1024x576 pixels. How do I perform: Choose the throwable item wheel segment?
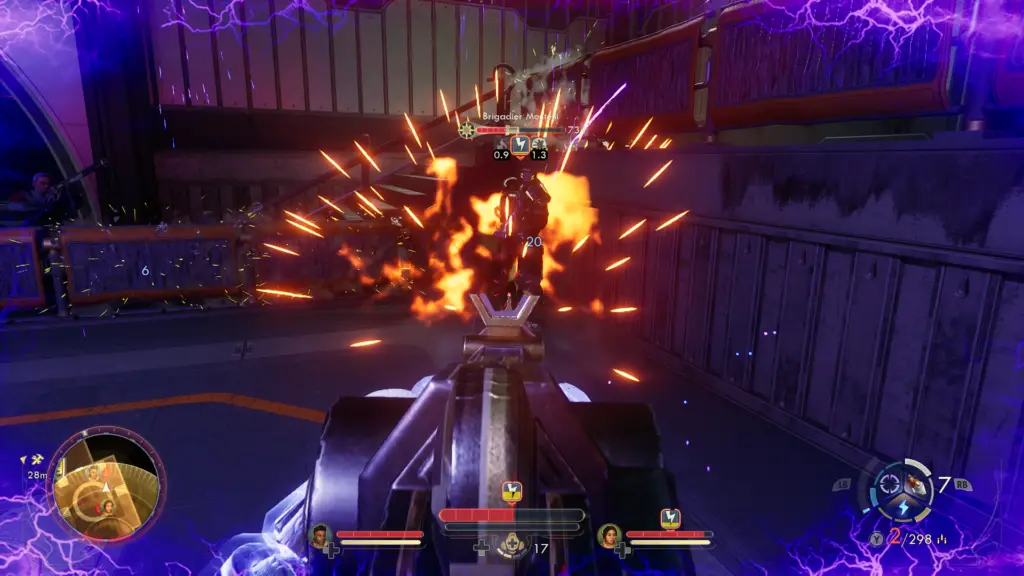914,486
